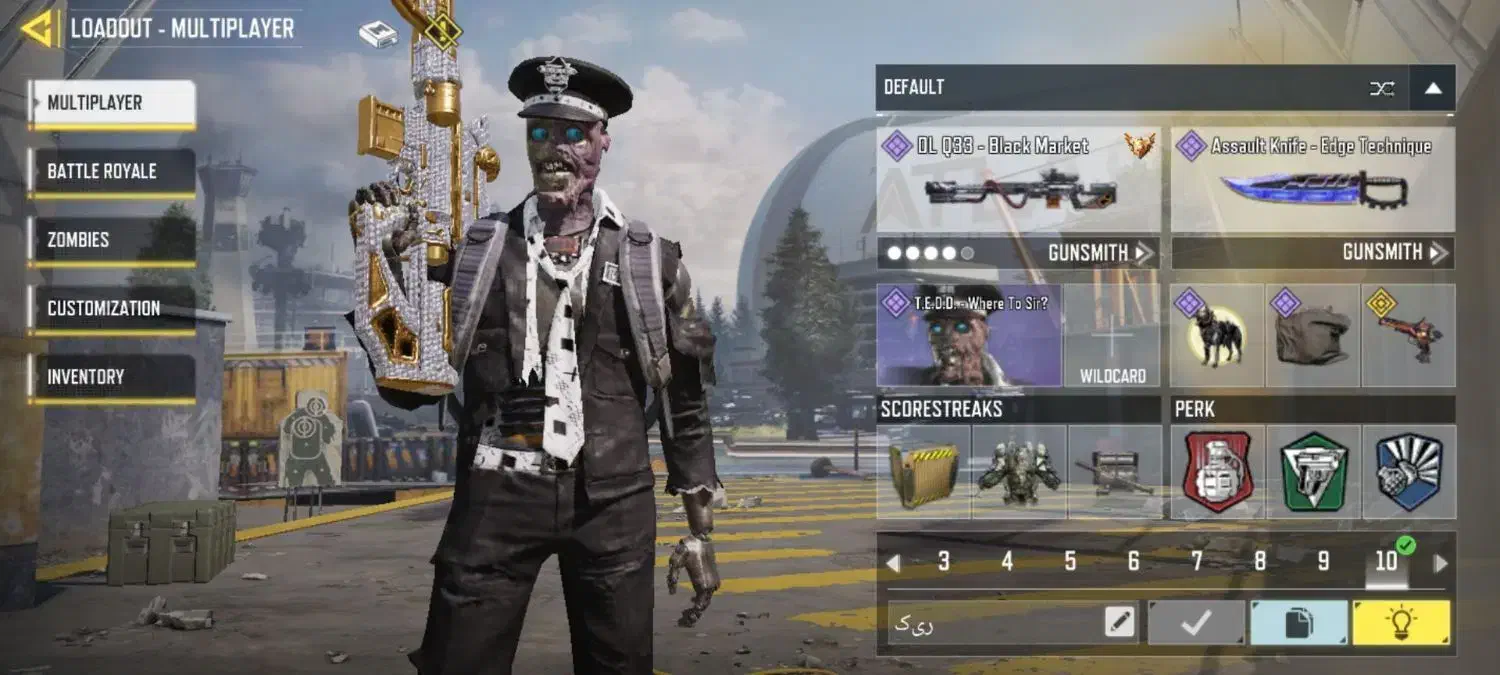Switch to the Battle Royale tab
Viewport: 1500px width, 675px height.
point(111,171)
